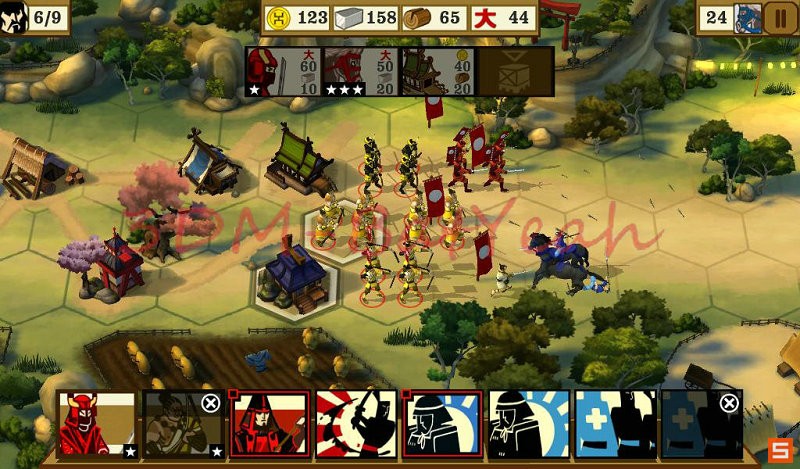800x469 pixels.
Task: Pause the game
Action: (777, 17)
